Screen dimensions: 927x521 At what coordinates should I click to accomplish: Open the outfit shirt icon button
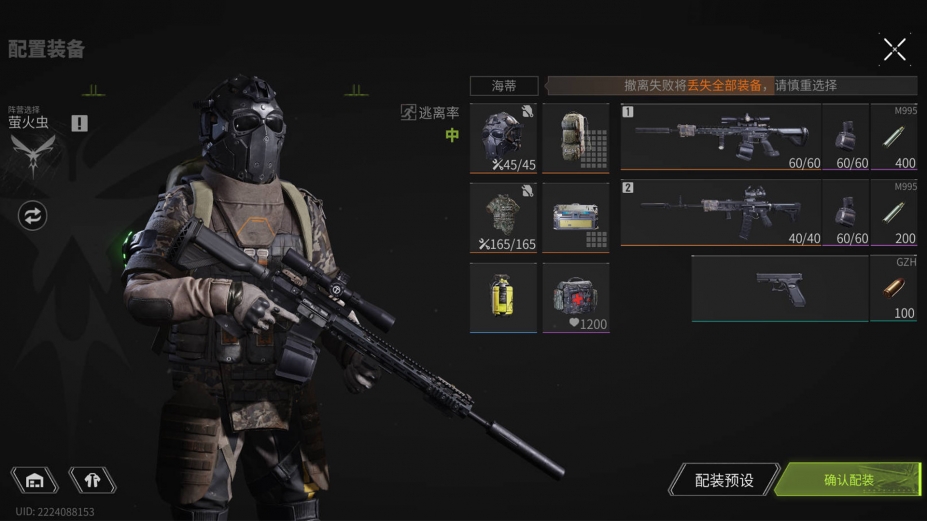click(x=92, y=480)
